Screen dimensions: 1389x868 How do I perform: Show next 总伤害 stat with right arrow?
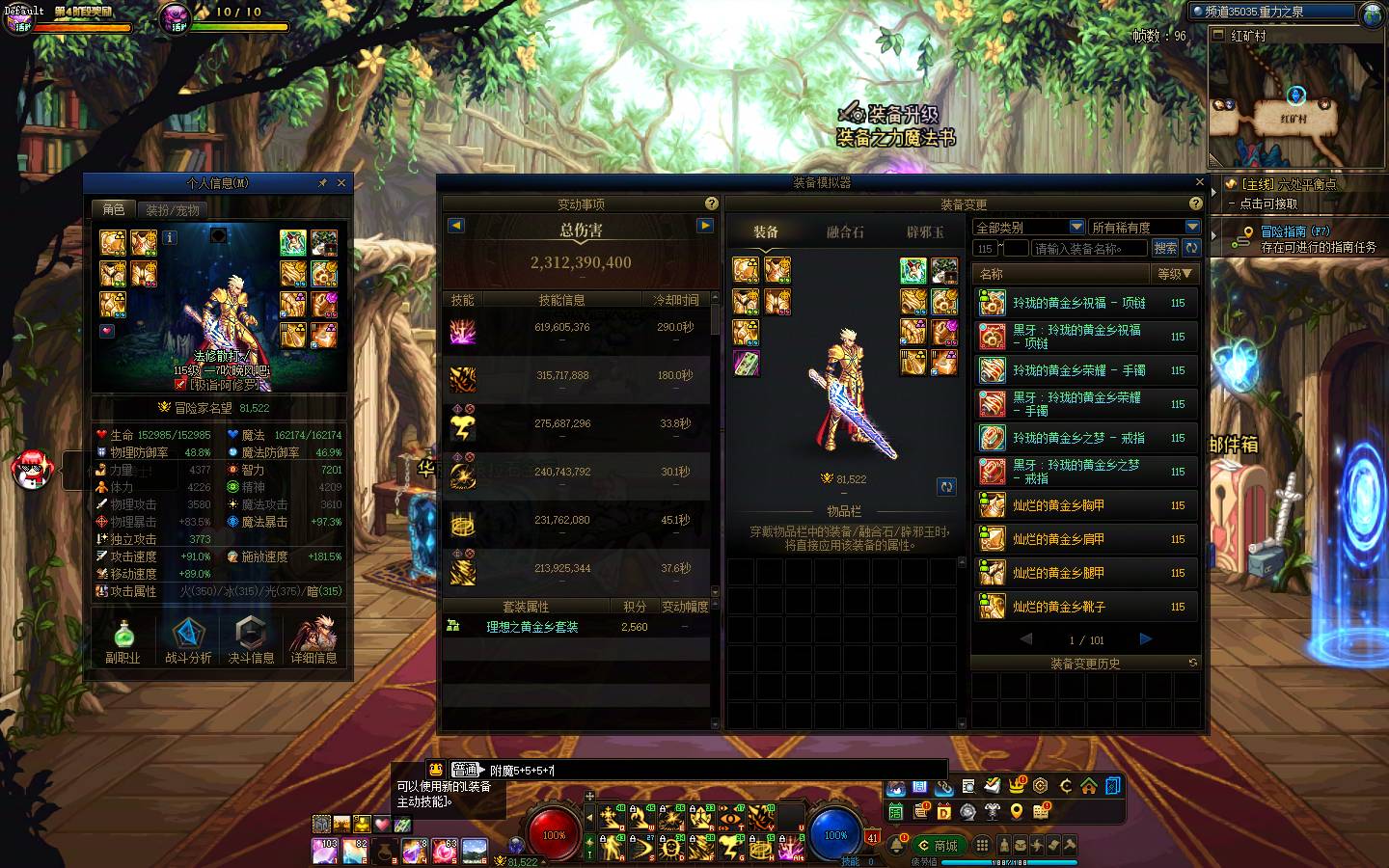coord(705,225)
